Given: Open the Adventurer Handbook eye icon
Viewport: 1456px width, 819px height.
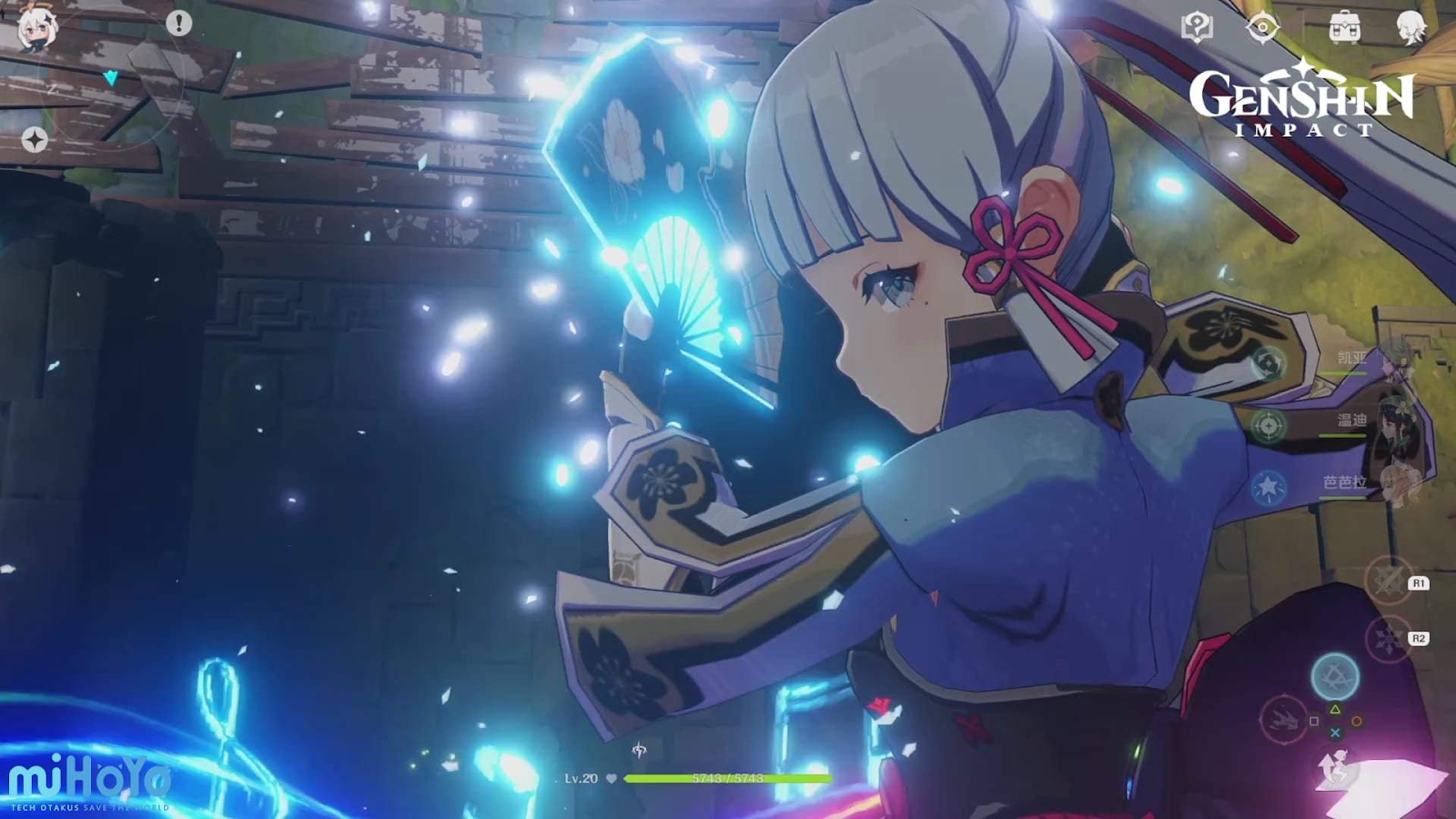Looking at the screenshot, I should [1265, 26].
